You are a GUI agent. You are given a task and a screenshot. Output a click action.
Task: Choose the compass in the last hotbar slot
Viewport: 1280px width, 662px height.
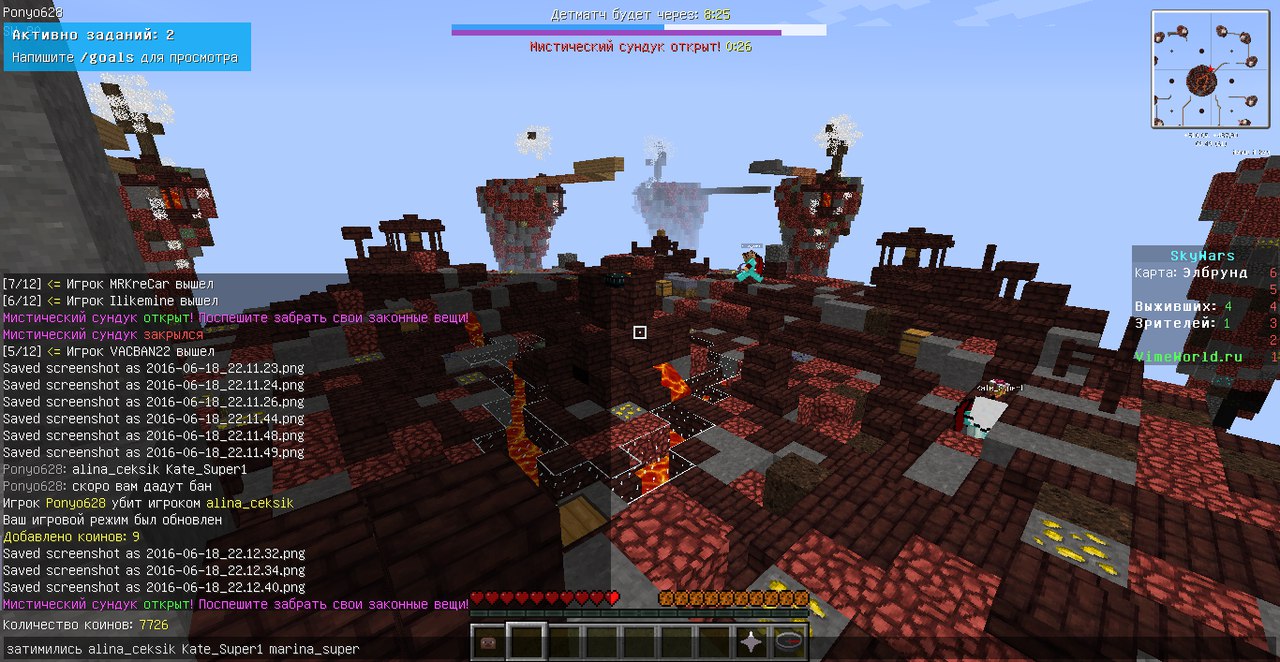790,641
